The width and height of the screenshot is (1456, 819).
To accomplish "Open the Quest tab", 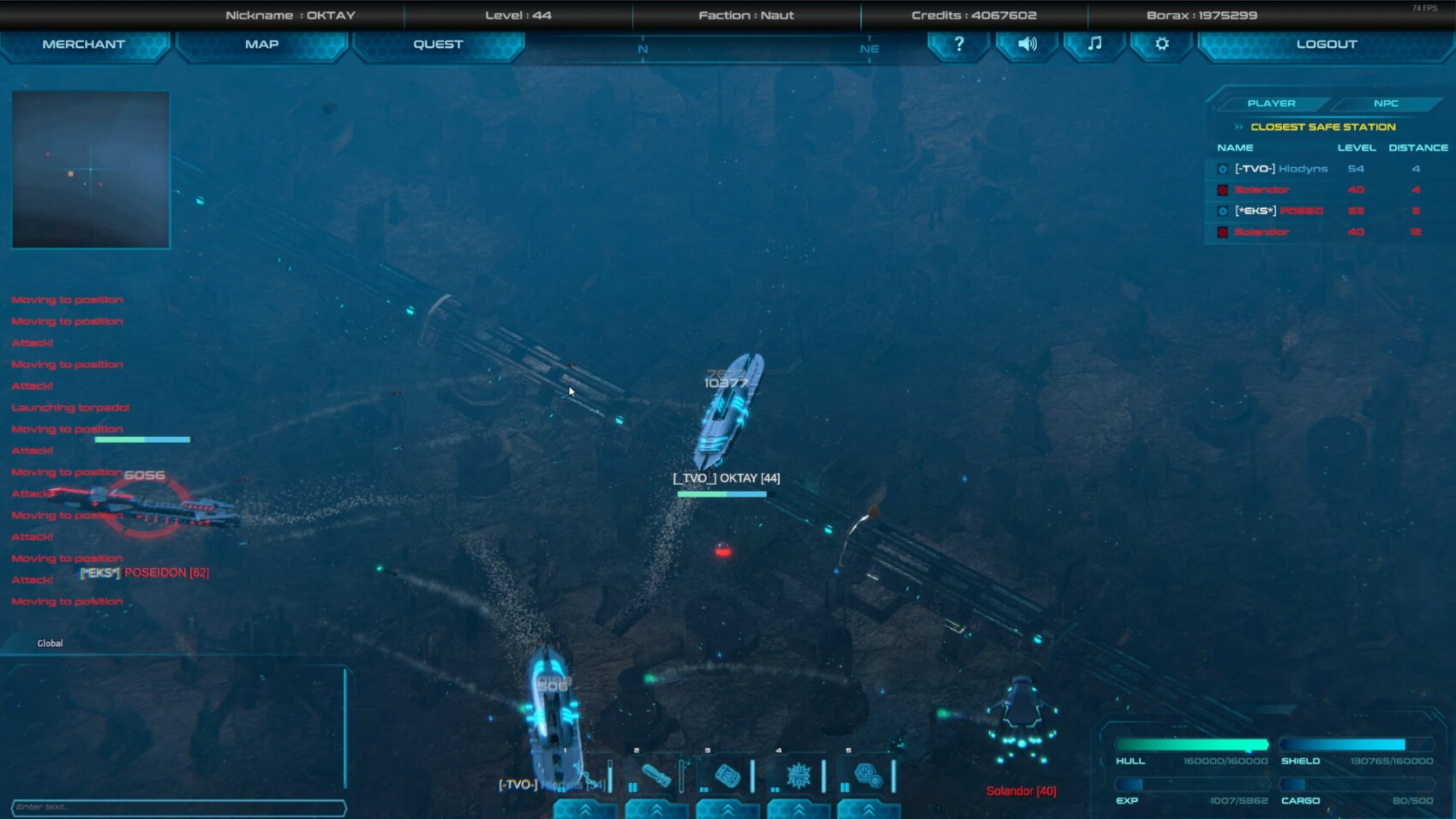I will tap(438, 44).
